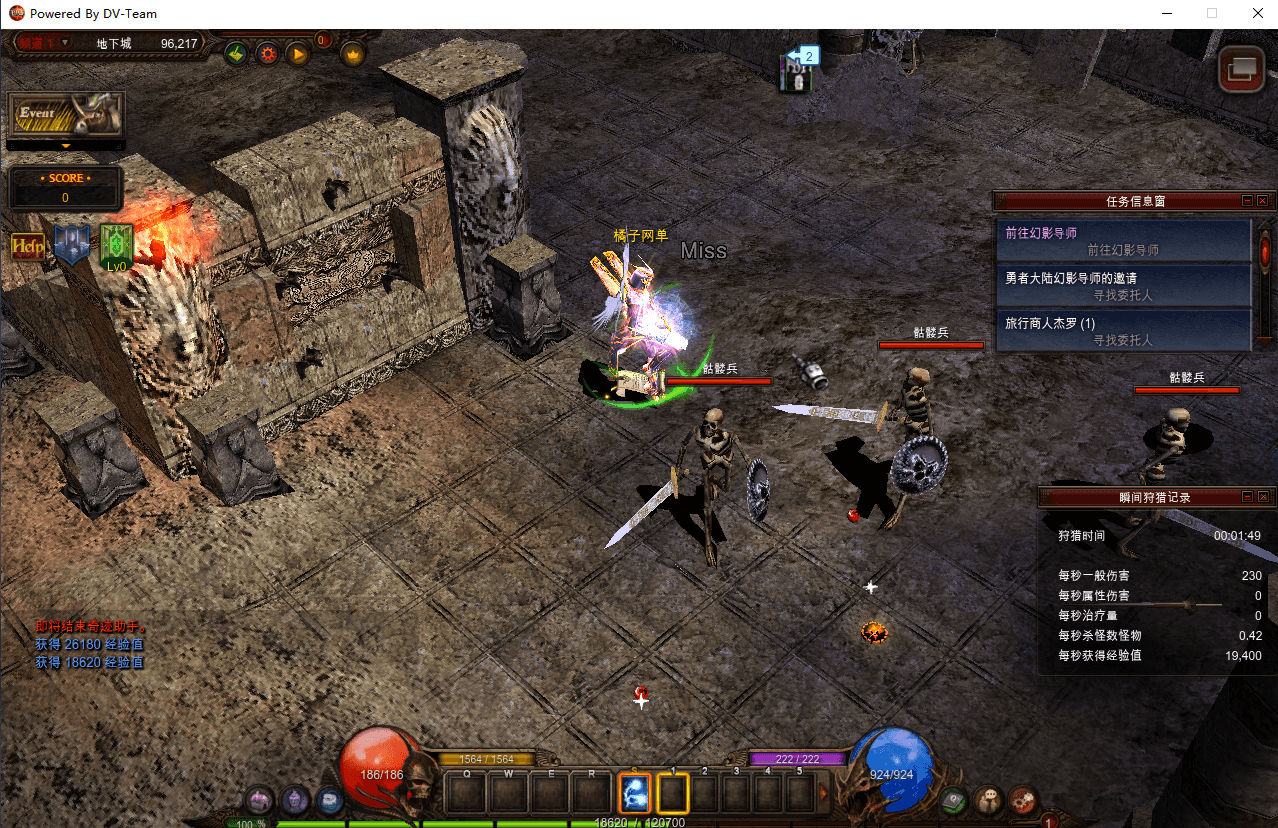This screenshot has height=828, width=1278.
Task: Select the 勇者大陆幻影导师的邀请 quest entry
Action: tap(1123, 286)
